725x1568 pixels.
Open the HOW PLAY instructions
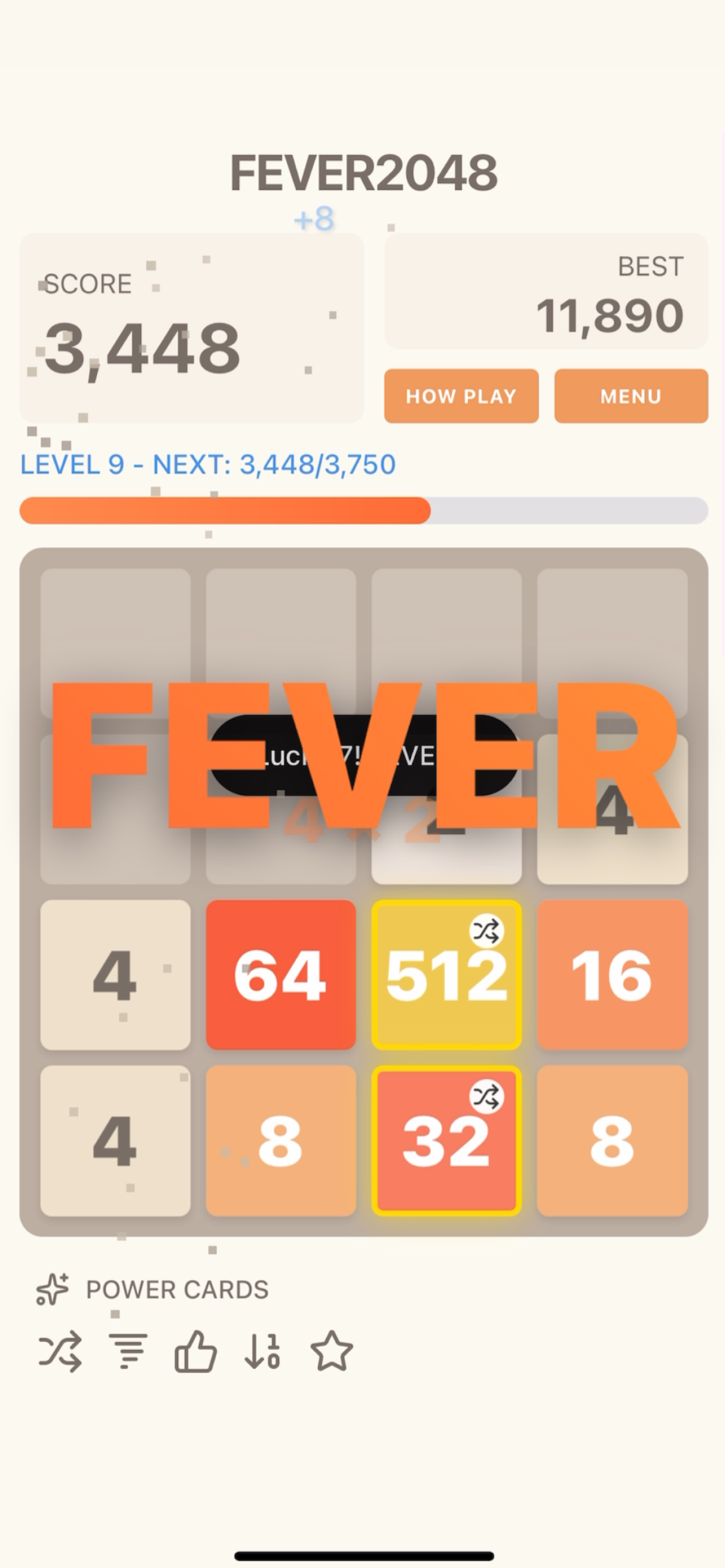(x=461, y=396)
